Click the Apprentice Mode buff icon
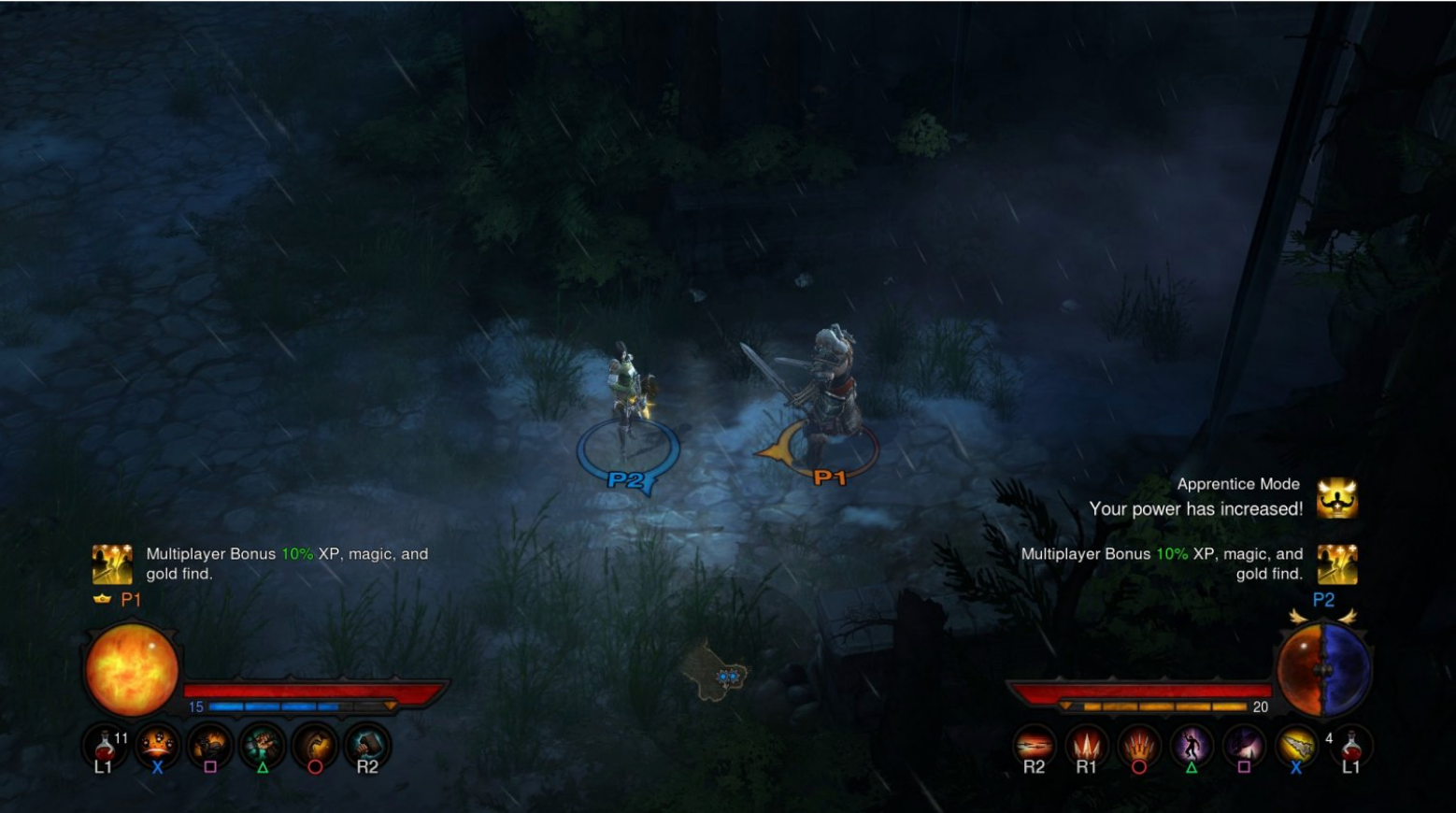1456x813 pixels. coord(1337,497)
